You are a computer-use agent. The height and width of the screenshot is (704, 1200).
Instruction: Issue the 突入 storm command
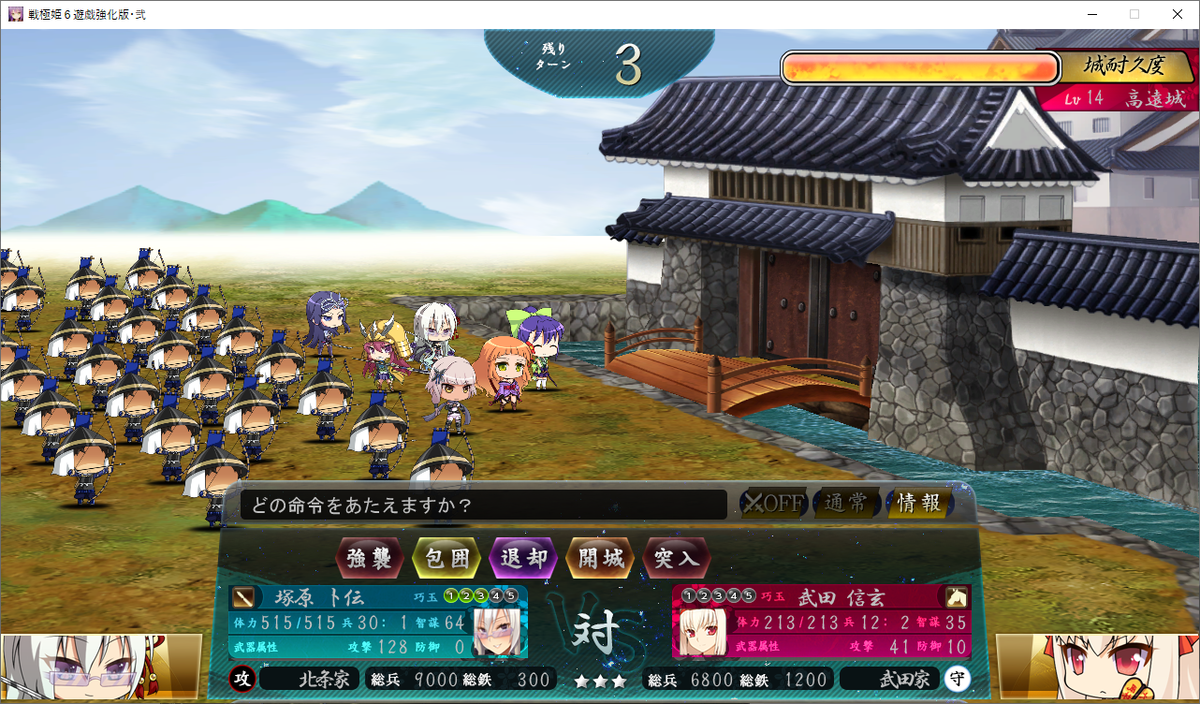click(x=676, y=558)
